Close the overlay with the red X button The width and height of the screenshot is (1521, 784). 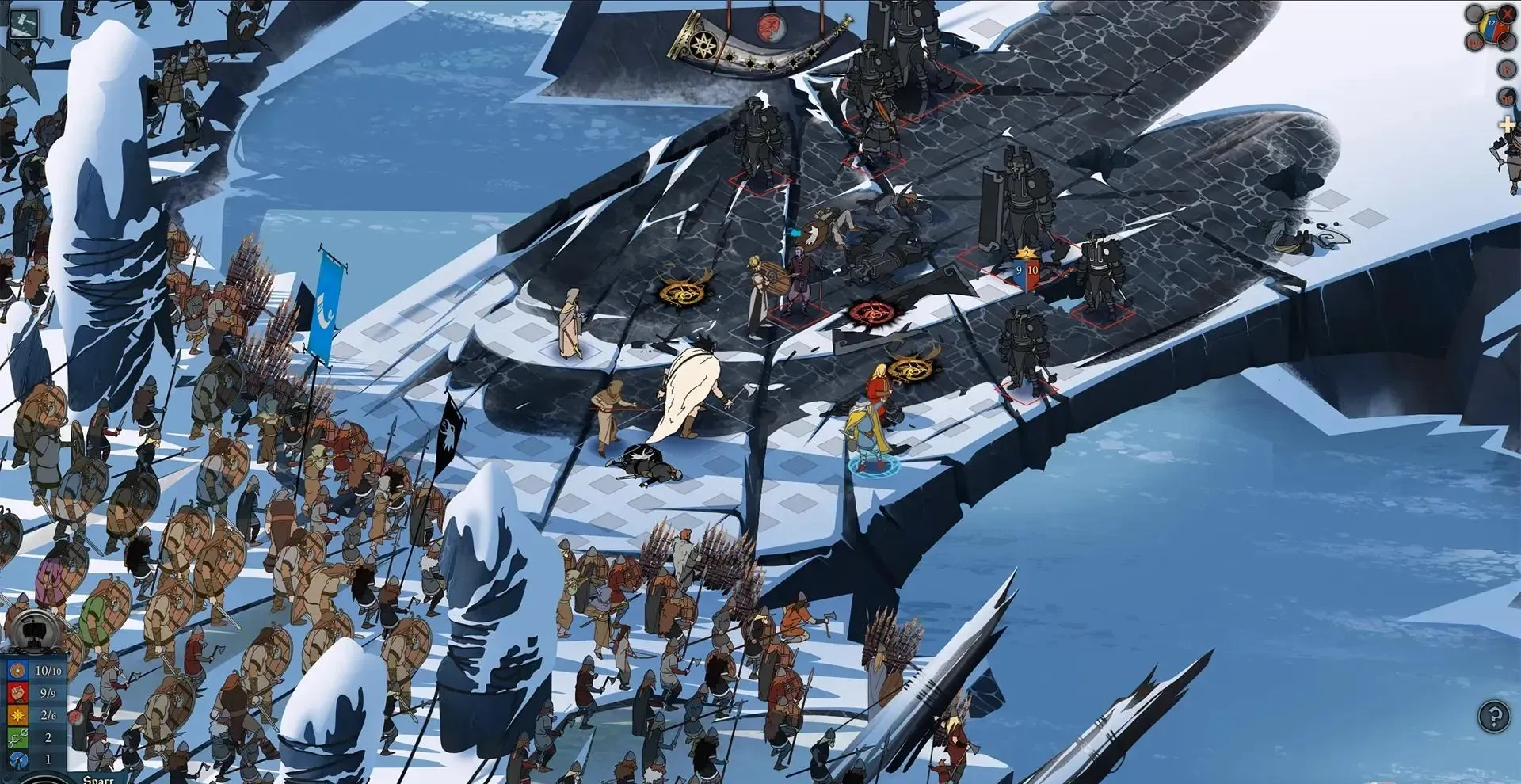pos(1506,13)
